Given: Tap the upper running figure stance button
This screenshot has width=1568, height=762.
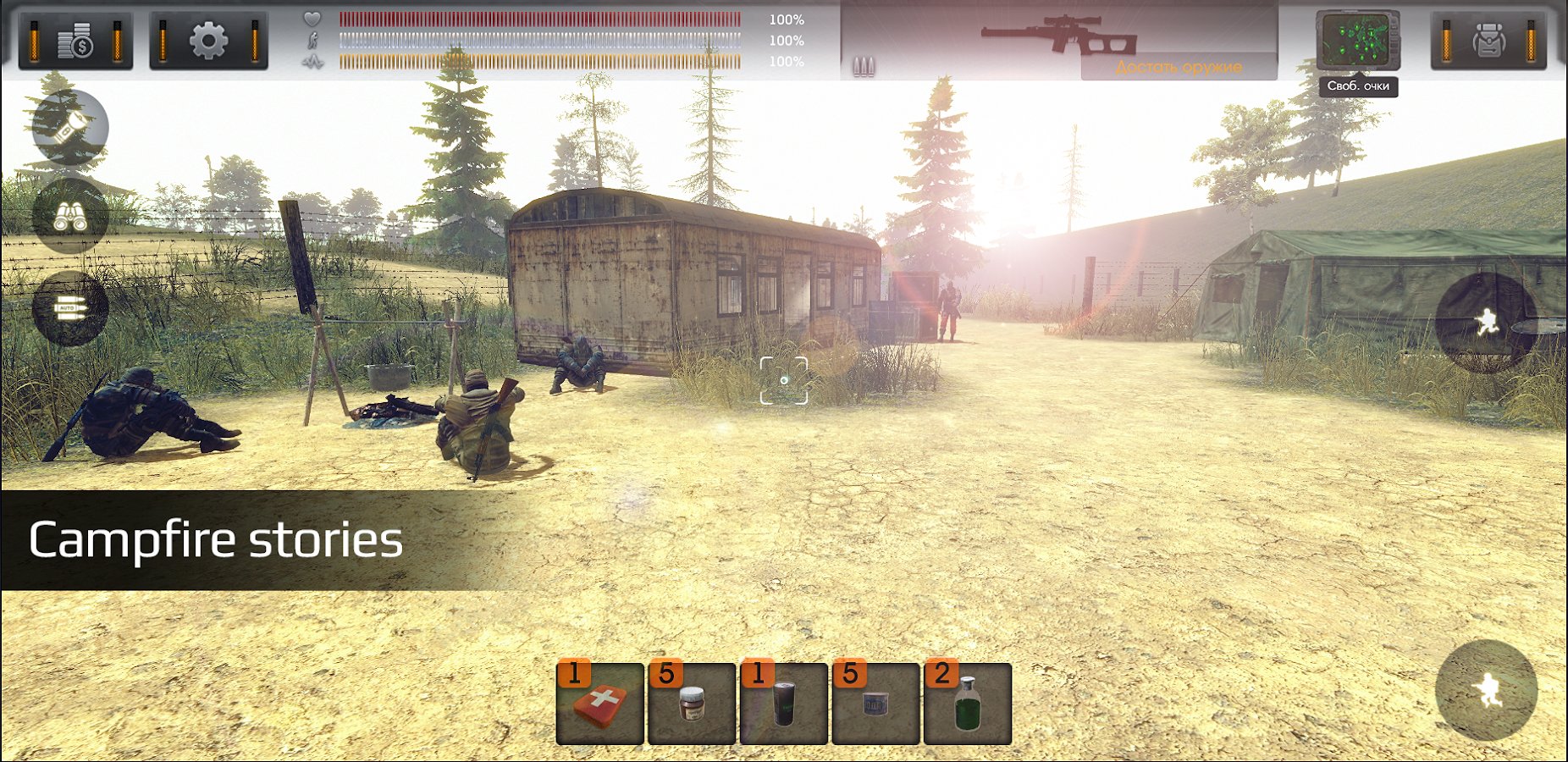Looking at the screenshot, I should click(1486, 323).
